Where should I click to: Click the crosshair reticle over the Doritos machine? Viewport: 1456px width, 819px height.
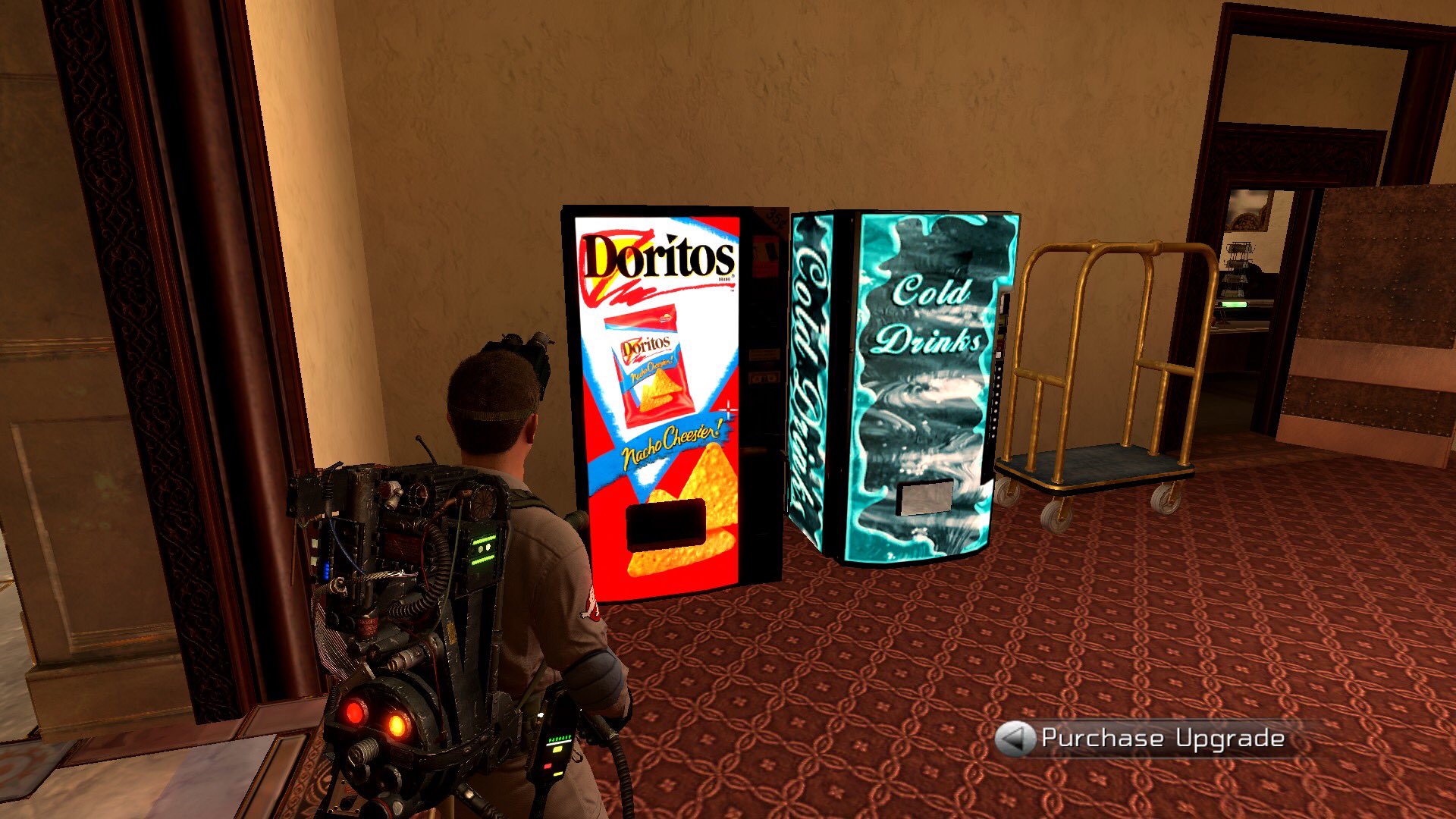(x=729, y=408)
